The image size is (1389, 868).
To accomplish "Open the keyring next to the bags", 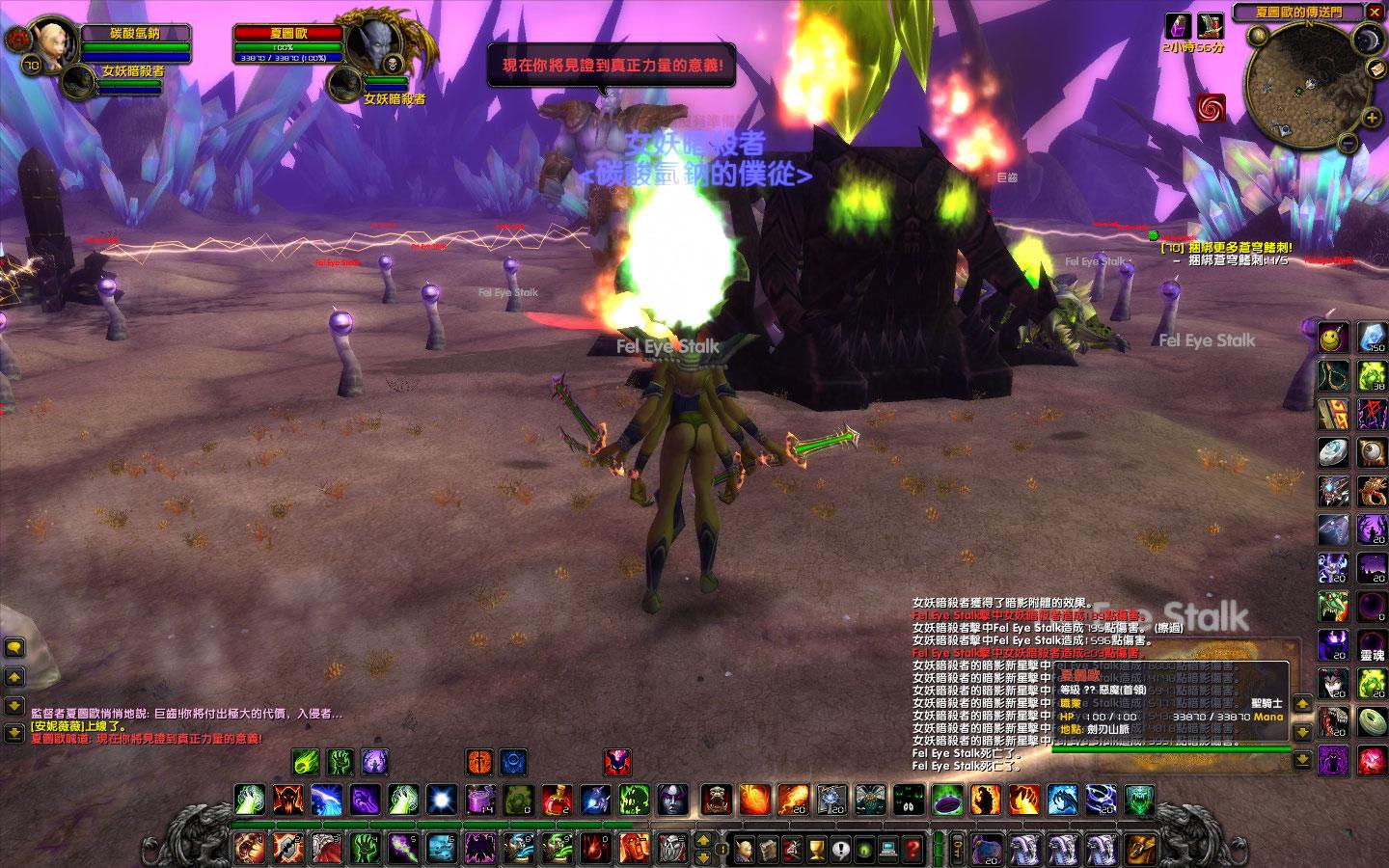I will [x=956, y=849].
